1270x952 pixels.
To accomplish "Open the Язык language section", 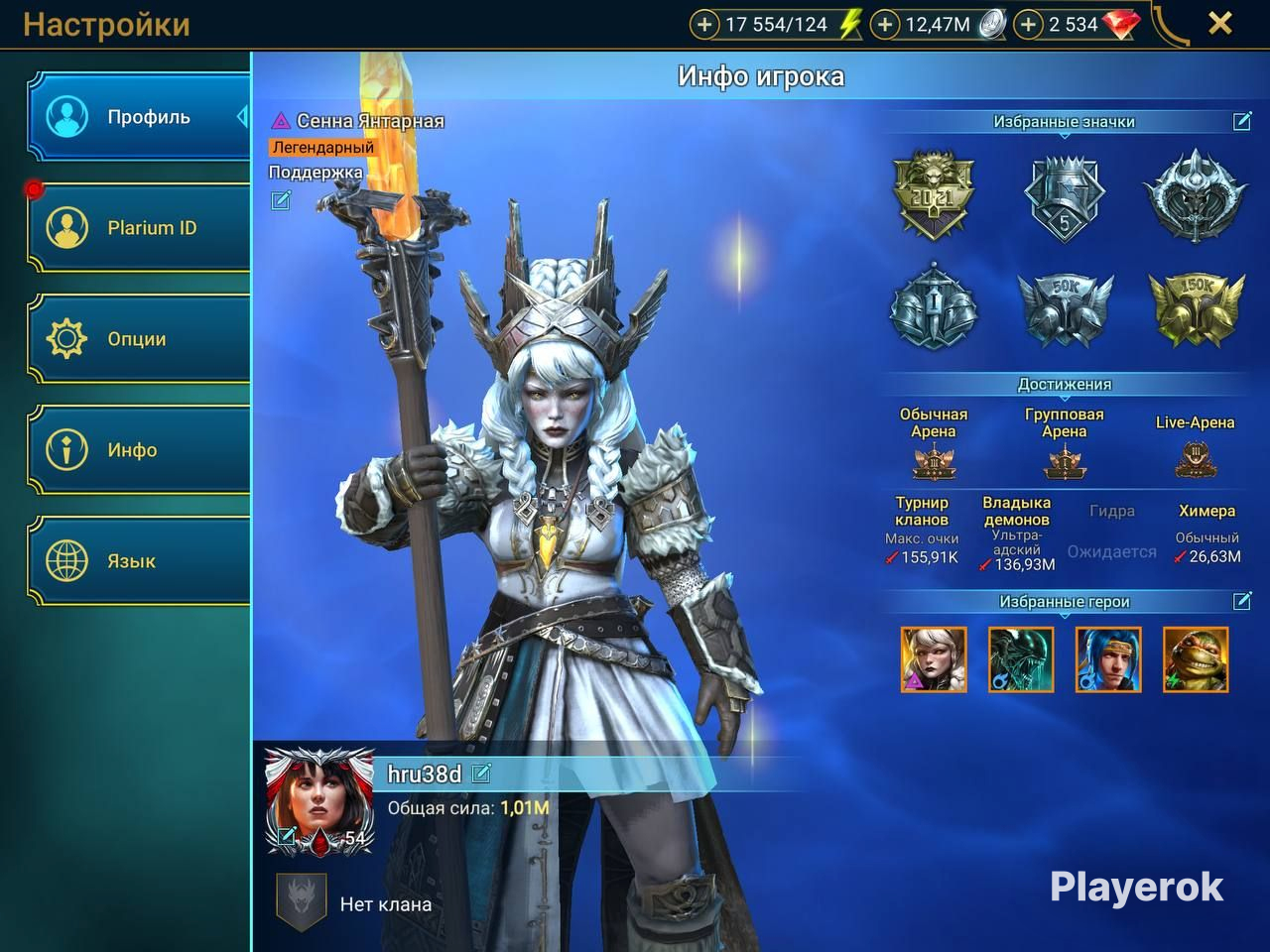I will (139, 561).
